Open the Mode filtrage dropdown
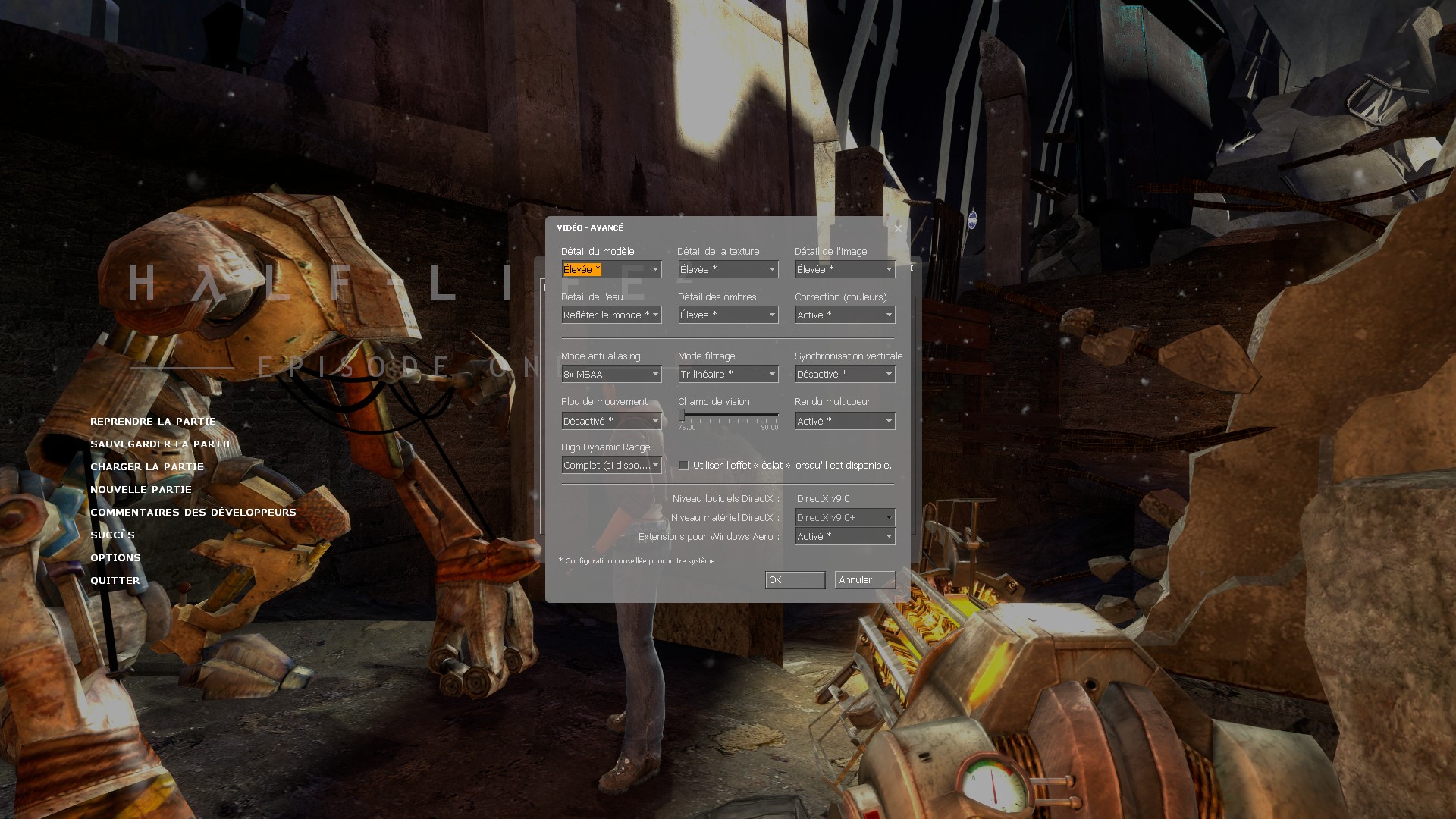 pos(728,375)
